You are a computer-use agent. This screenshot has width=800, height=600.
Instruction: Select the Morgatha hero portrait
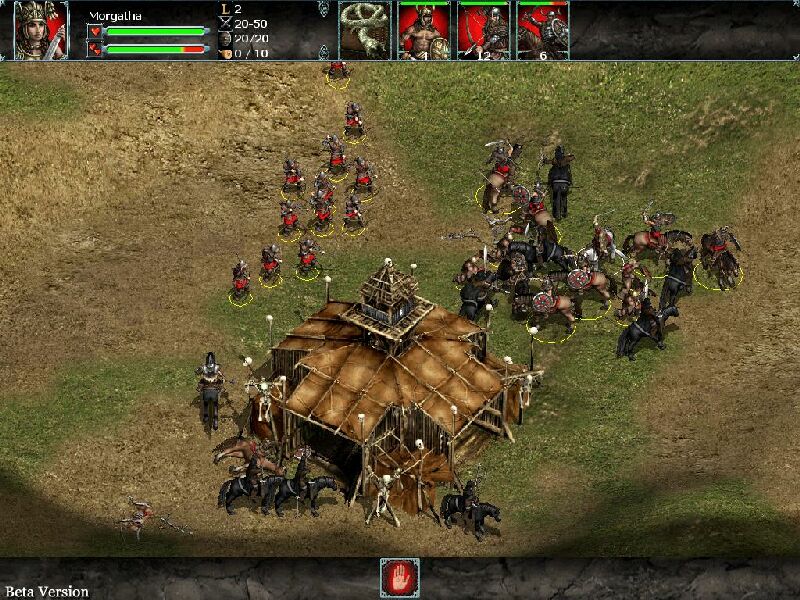click(x=41, y=30)
